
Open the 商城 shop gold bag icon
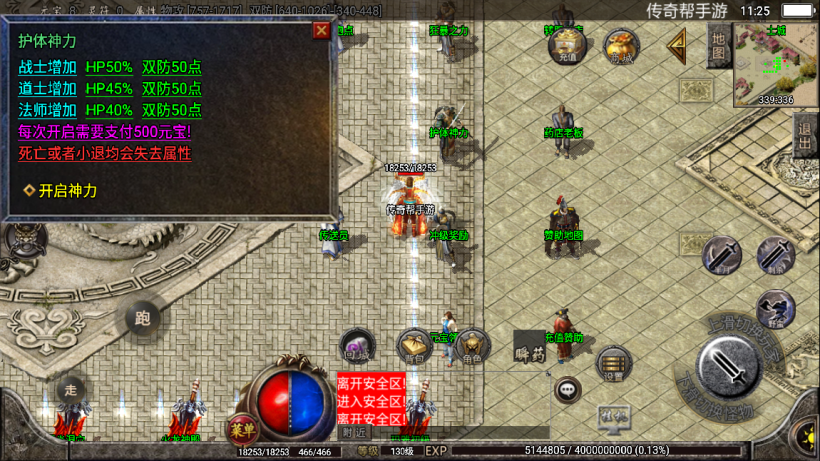click(x=621, y=46)
